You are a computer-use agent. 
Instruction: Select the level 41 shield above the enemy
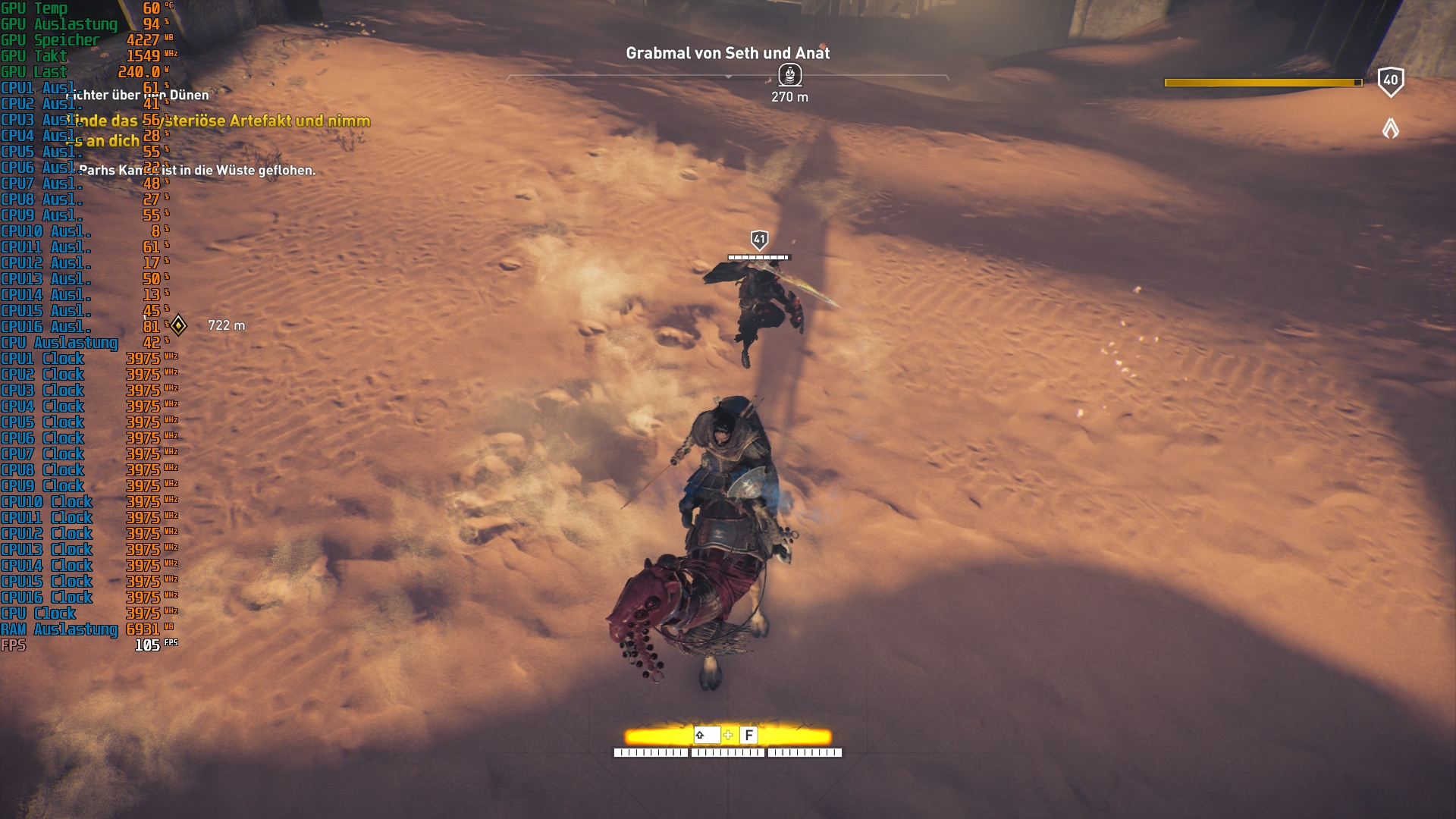tap(758, 237)
